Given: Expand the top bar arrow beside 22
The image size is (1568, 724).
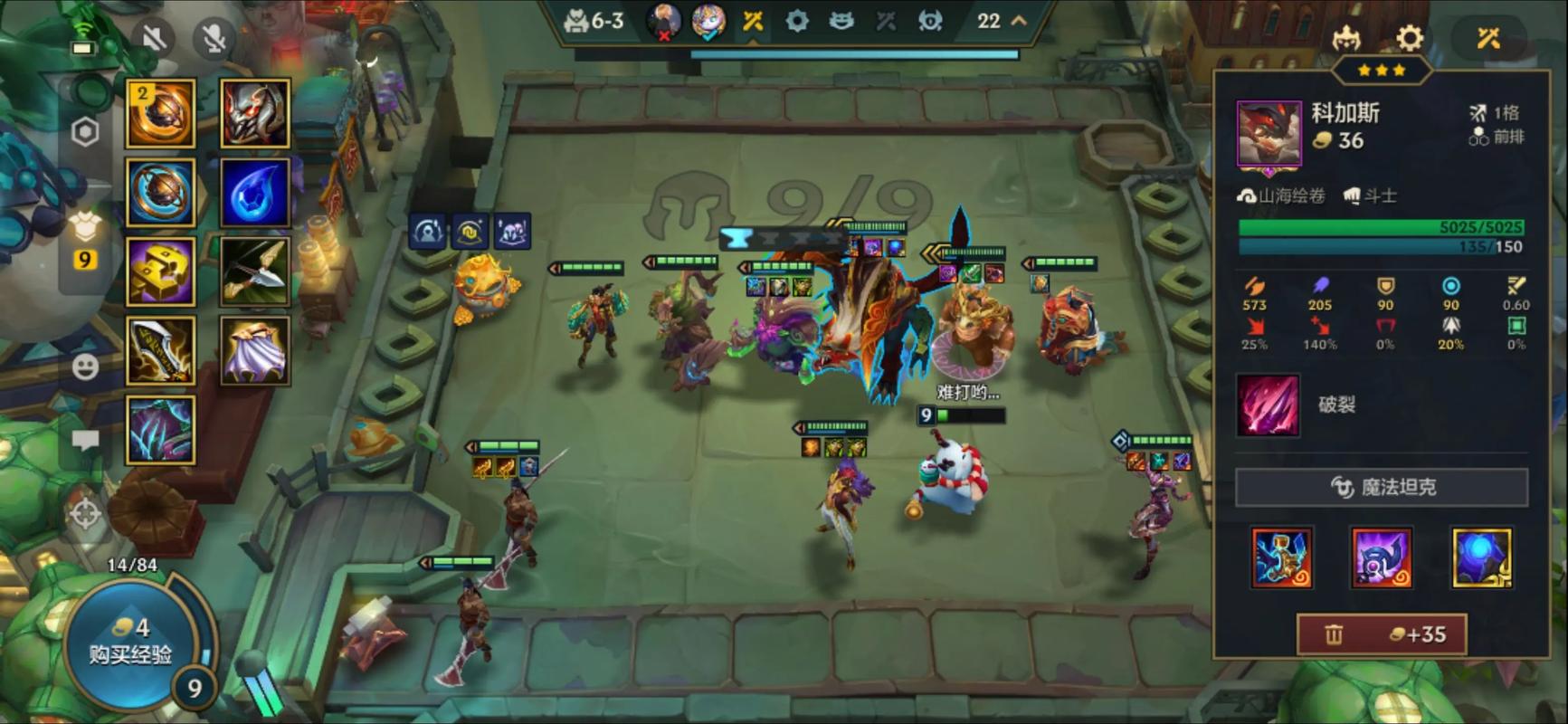Looking at the screenshot, I should 1019,21.
